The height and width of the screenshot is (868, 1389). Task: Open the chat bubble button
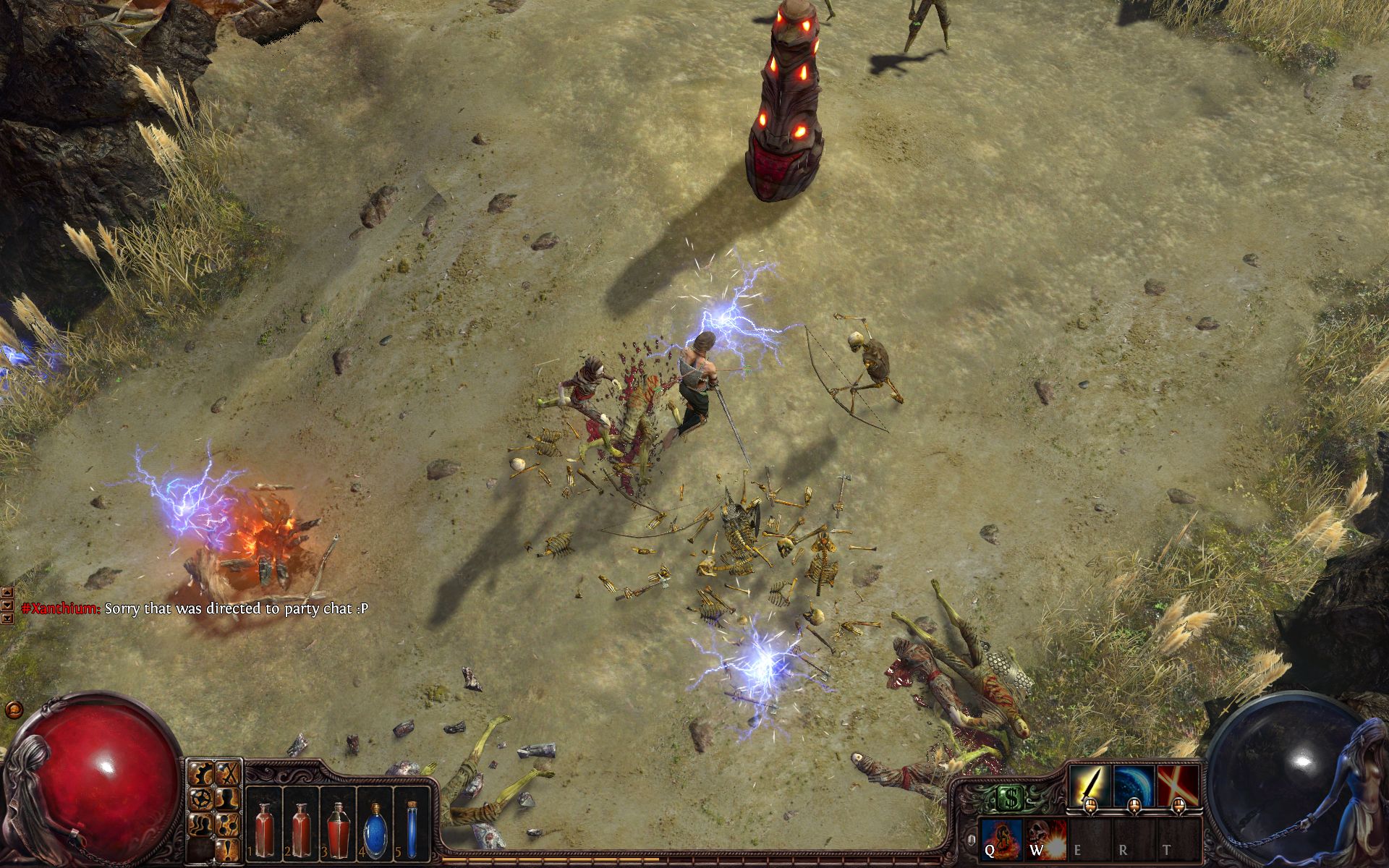(x=11, y=709)
